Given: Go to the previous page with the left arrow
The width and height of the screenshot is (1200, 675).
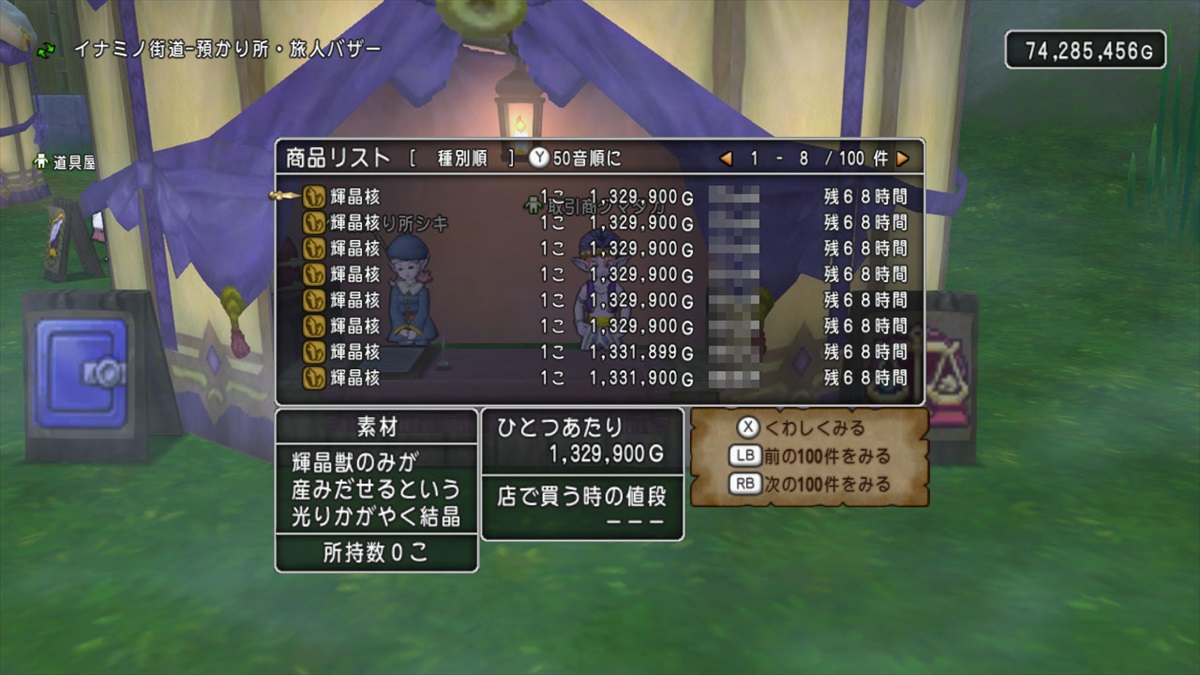Looking at the screenshot, I should pyautogui.click(x=727, y=159).
